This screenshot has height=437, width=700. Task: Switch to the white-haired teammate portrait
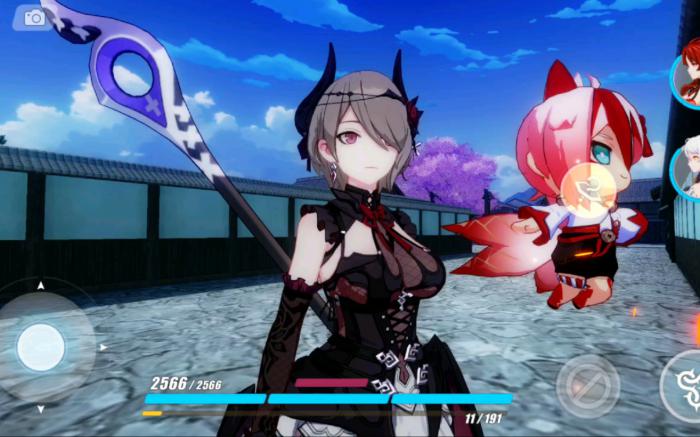click(688, 170)
